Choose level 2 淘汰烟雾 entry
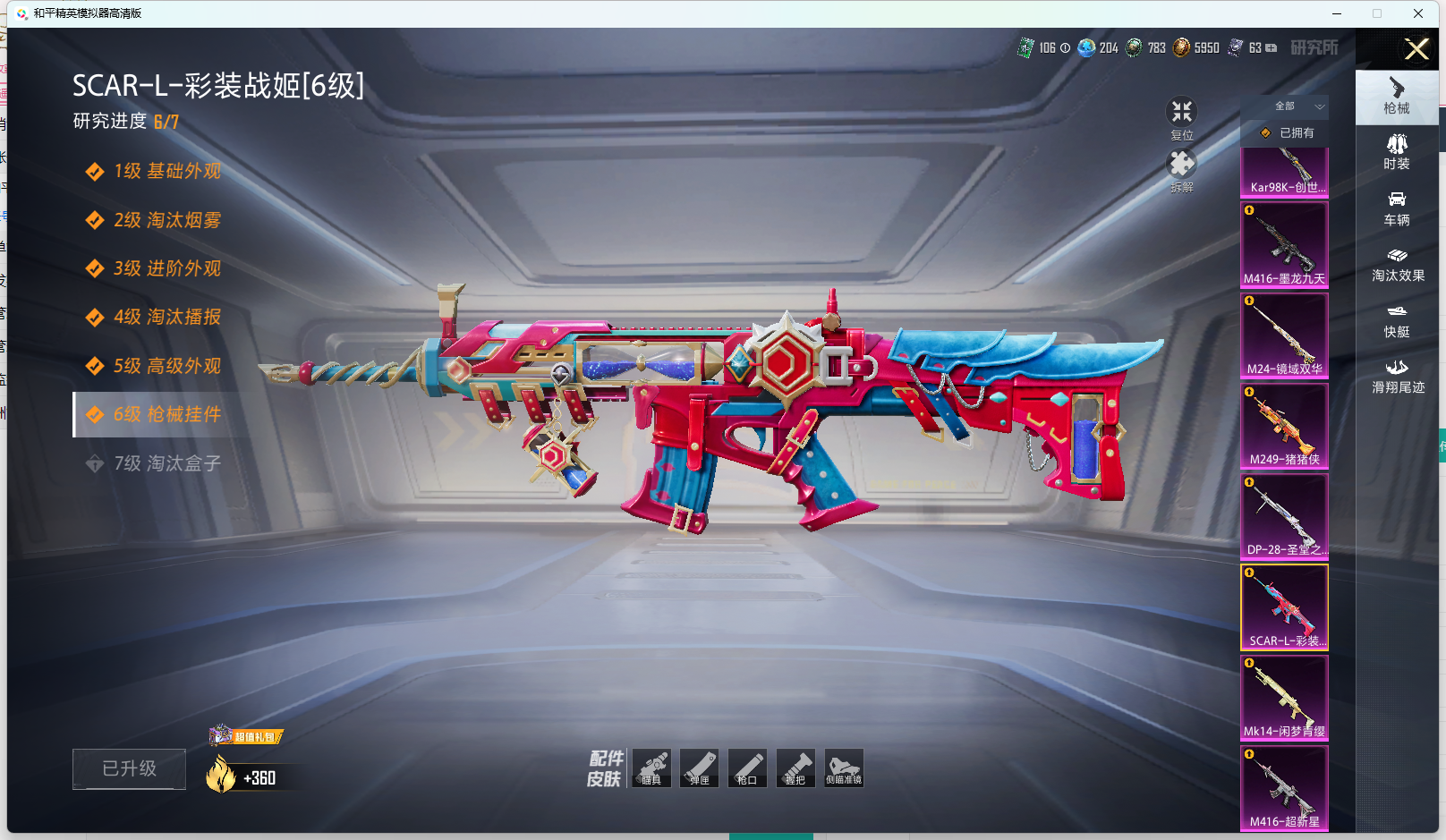1446x840 pixels. (166, 220)
